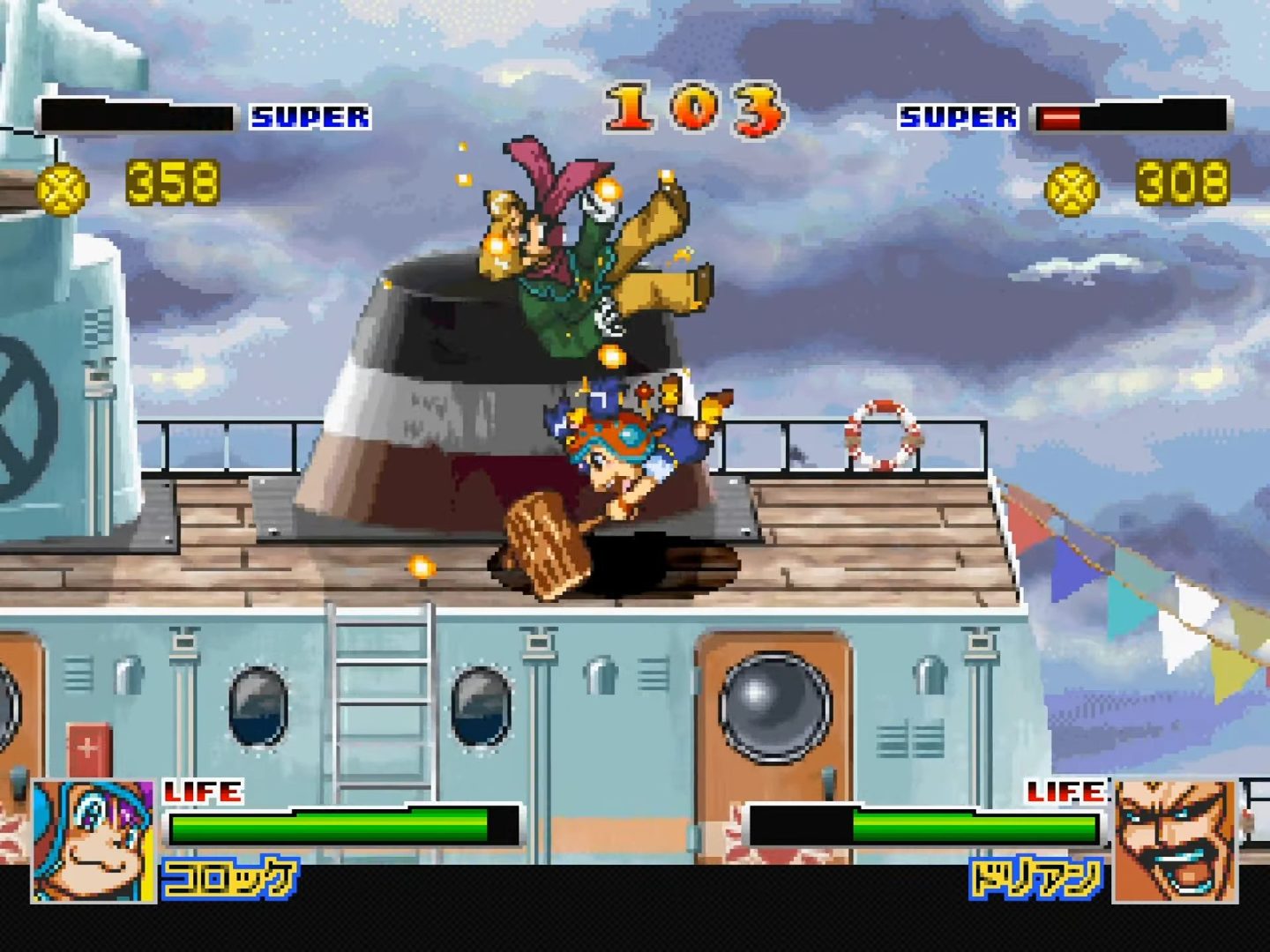The height and width of the screenshot is (952, 1270).
Task: Select the mustached opponent portrait
Action: tap(1176, 841)
